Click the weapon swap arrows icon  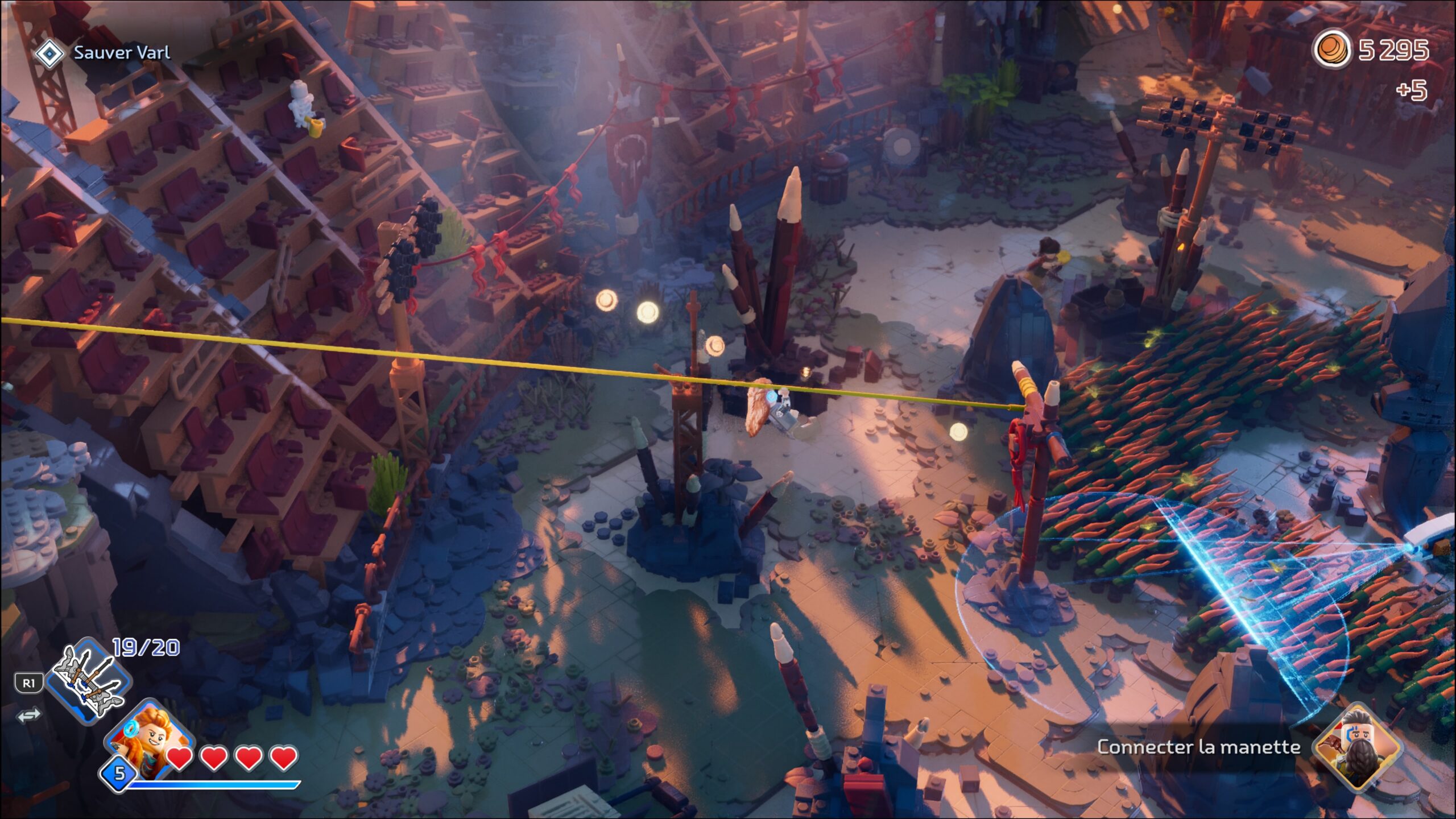pos(29,715)
